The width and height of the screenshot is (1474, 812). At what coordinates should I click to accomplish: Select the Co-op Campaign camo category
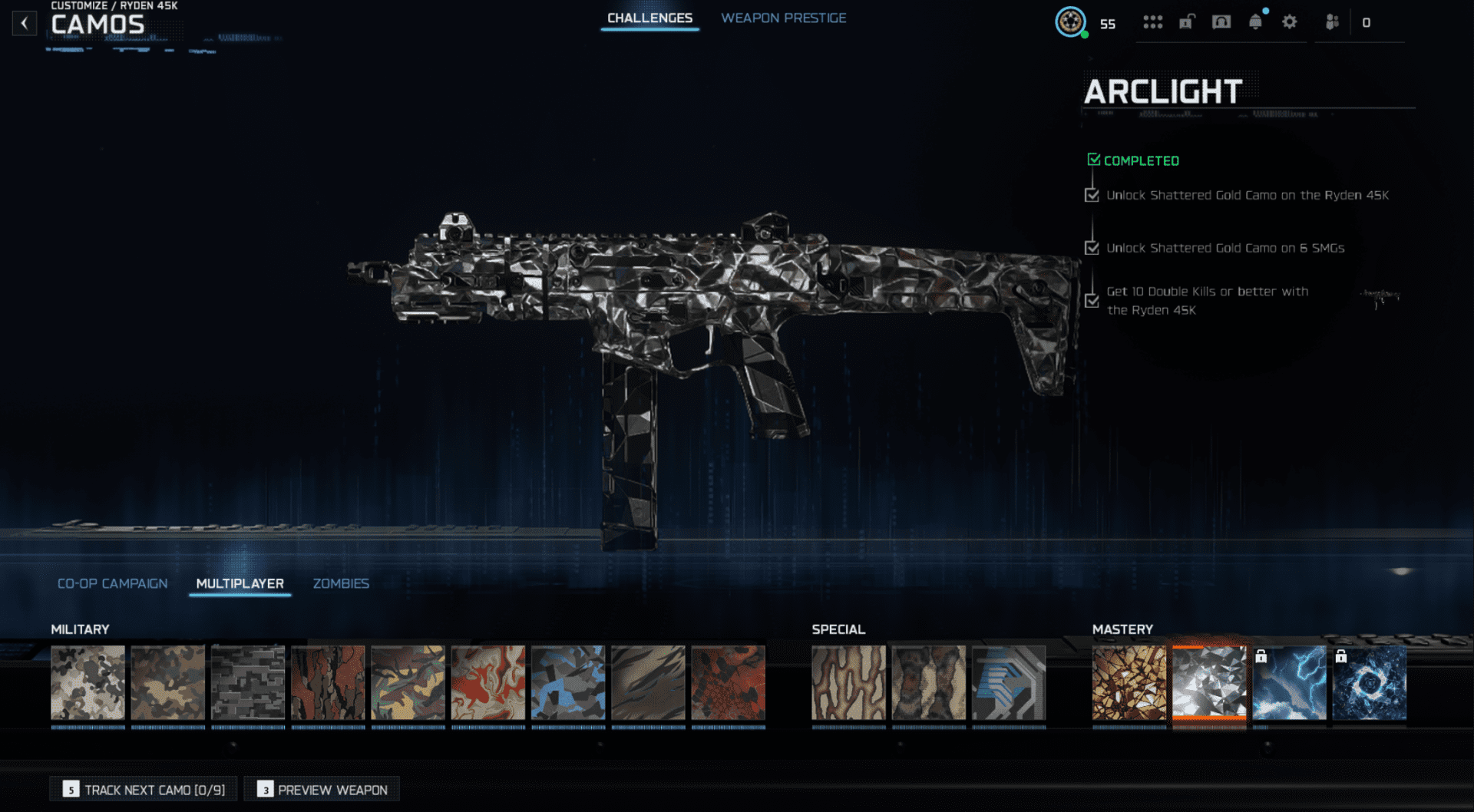pos(112,583)
